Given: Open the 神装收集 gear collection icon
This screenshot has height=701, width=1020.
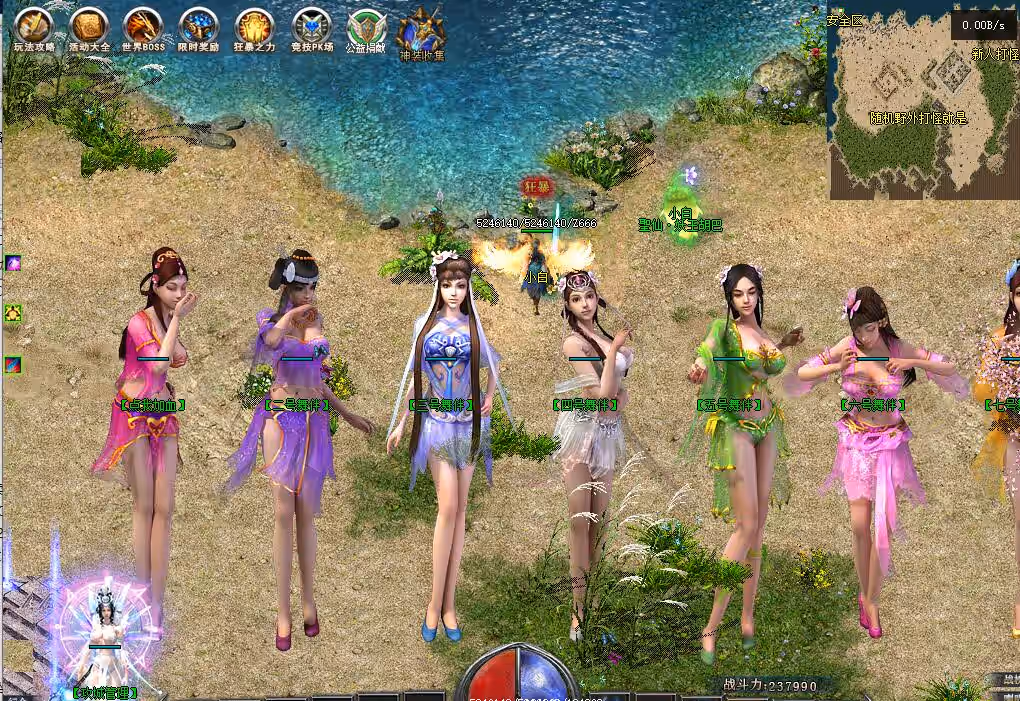Looking at the screenshot, I should coord(421,30).
